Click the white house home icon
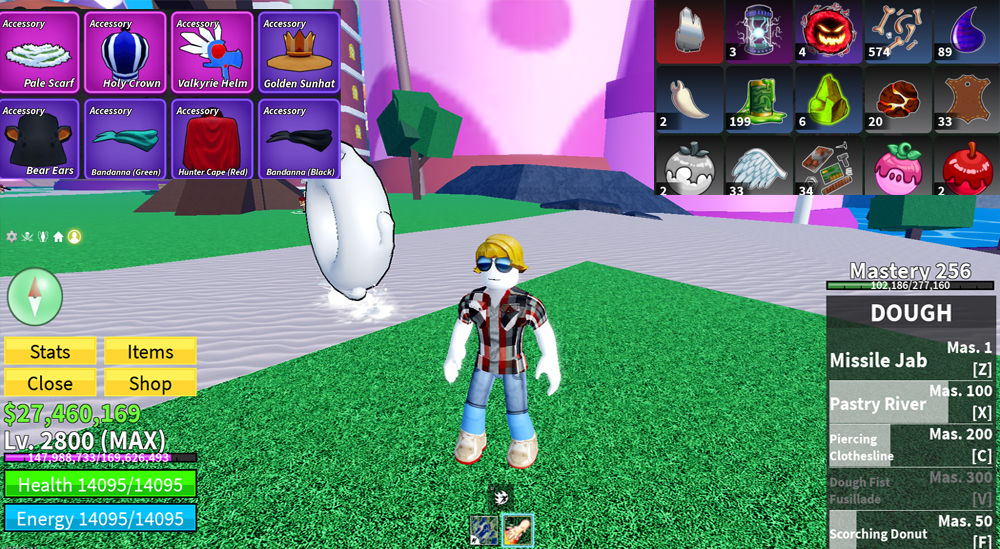The height and width of the screenshot is (549, 1000). point(58,237)
